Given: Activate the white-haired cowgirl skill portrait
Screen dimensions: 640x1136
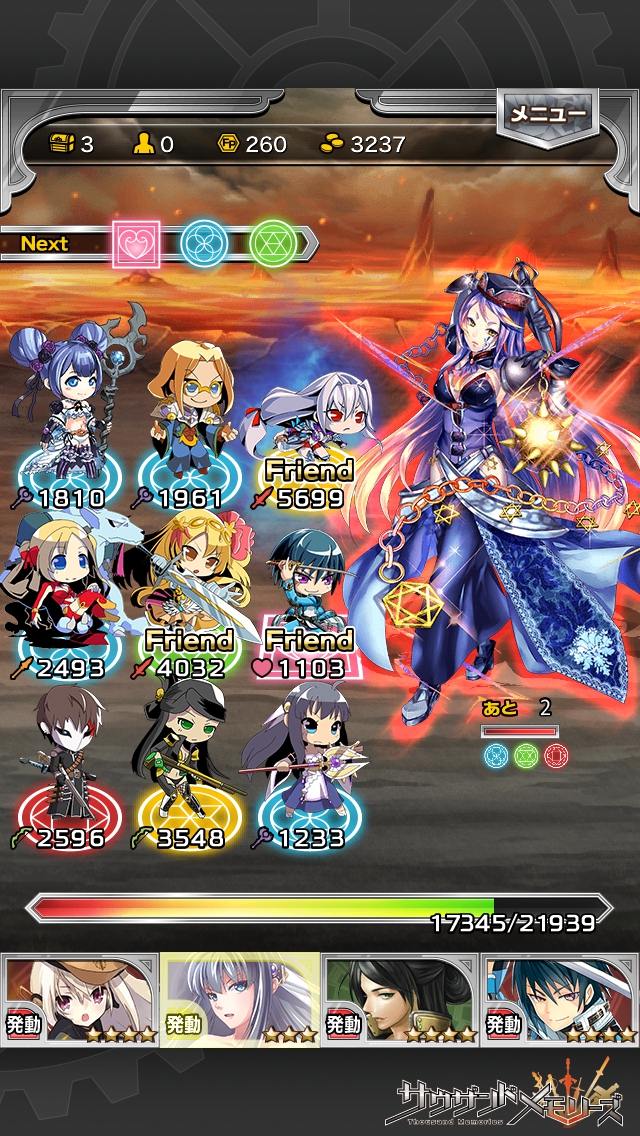Looking at the screenshot, I should pos(80,999).
